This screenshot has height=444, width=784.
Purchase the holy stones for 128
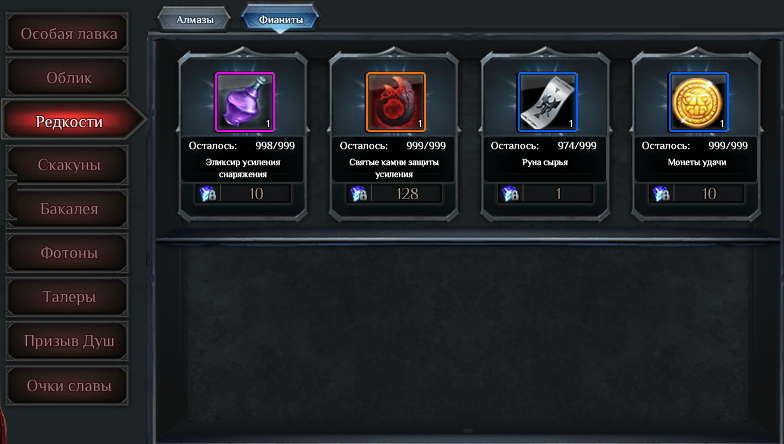pyautogui.click(x=396, y=194)
